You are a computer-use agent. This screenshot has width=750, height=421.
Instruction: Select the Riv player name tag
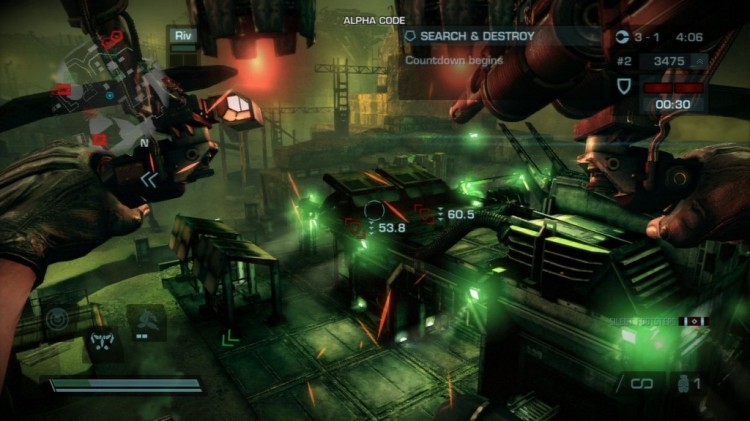click(184, 37)
